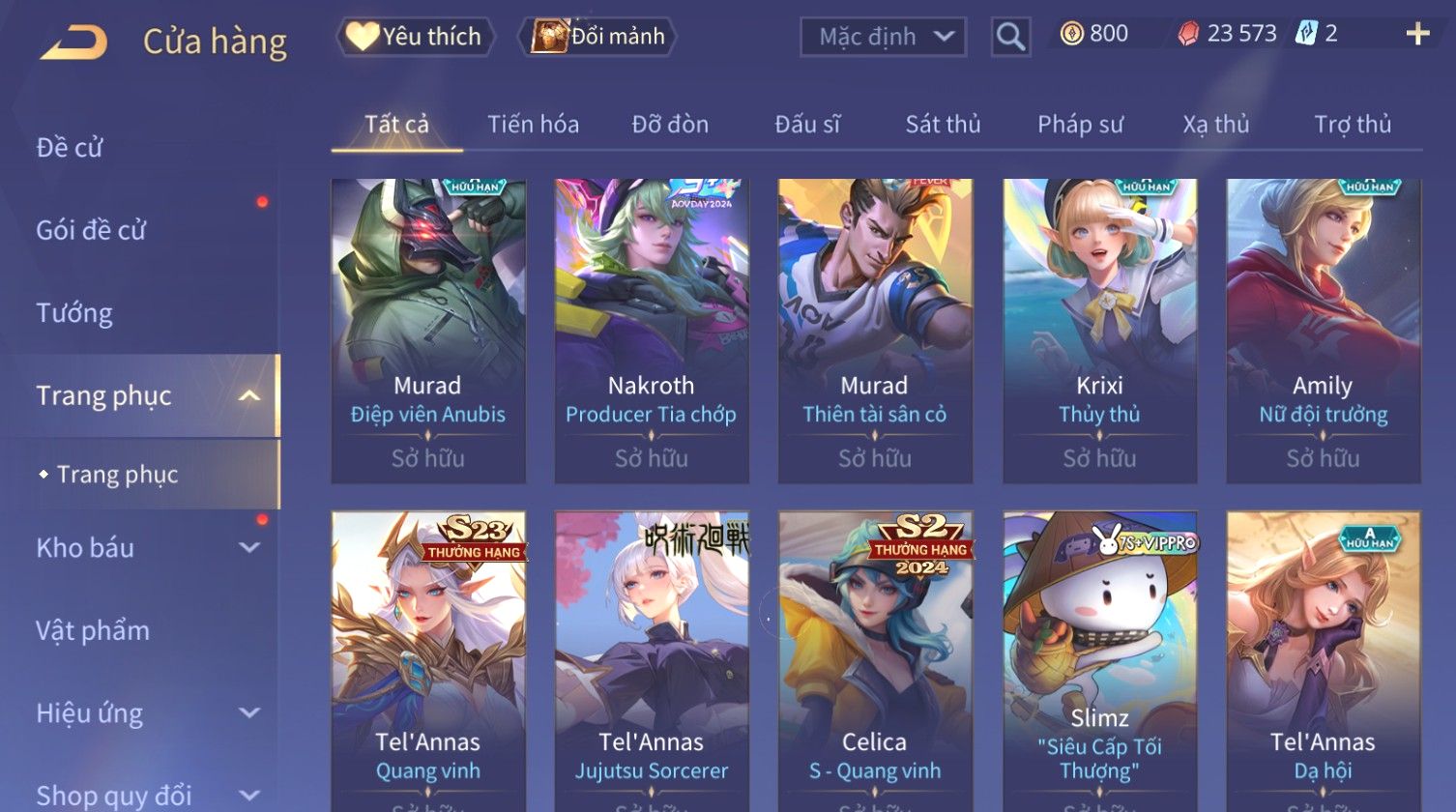
Task: Select Murad Điệp viên Anubis skin card
Action: click(428, 329)
